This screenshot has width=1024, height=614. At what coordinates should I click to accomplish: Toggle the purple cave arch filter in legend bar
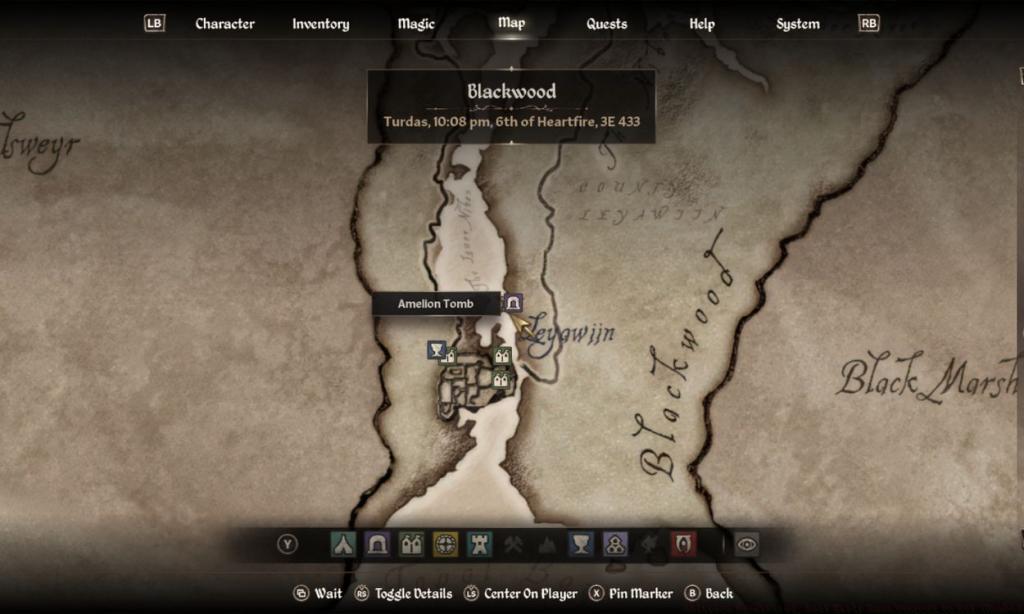point(377,544)
